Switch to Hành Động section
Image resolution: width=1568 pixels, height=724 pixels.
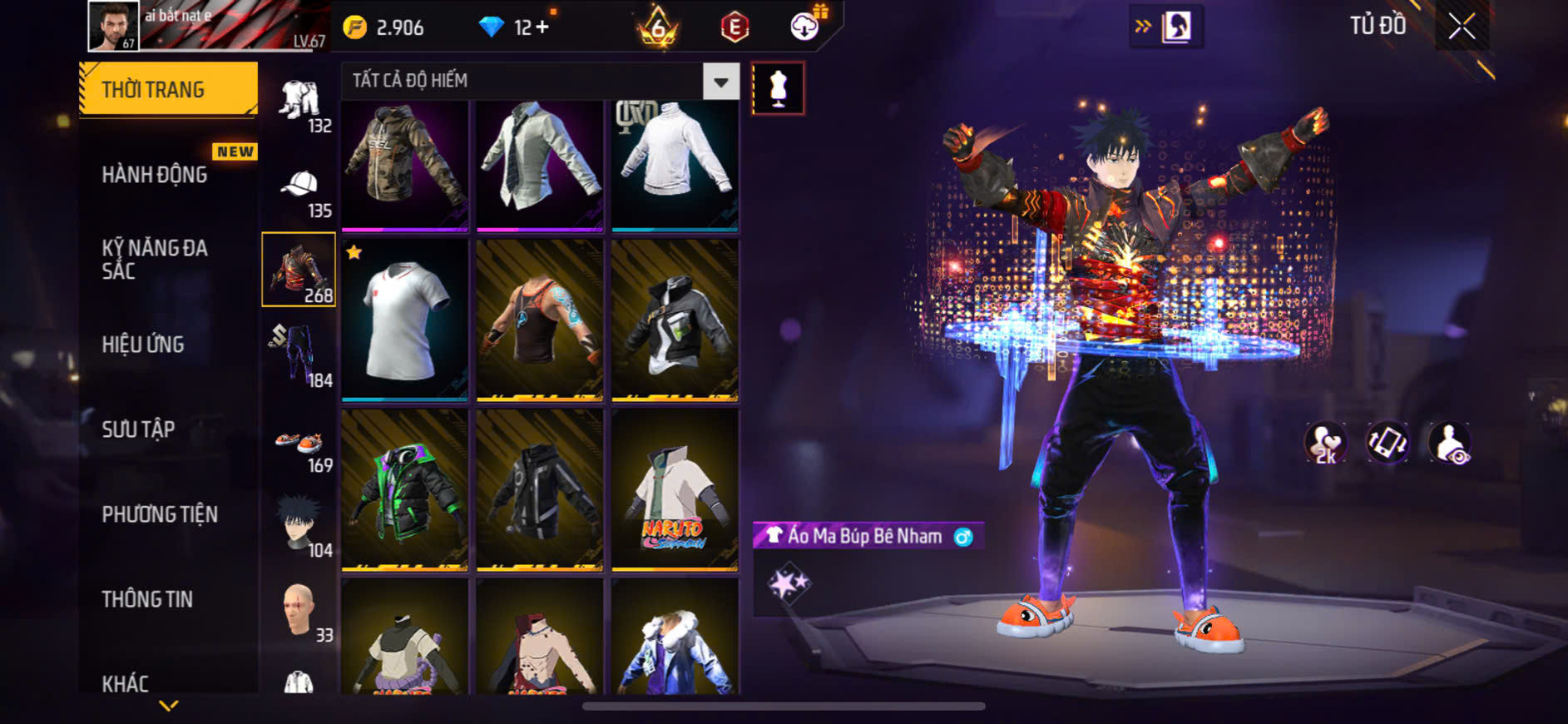[x=155, y=175]
